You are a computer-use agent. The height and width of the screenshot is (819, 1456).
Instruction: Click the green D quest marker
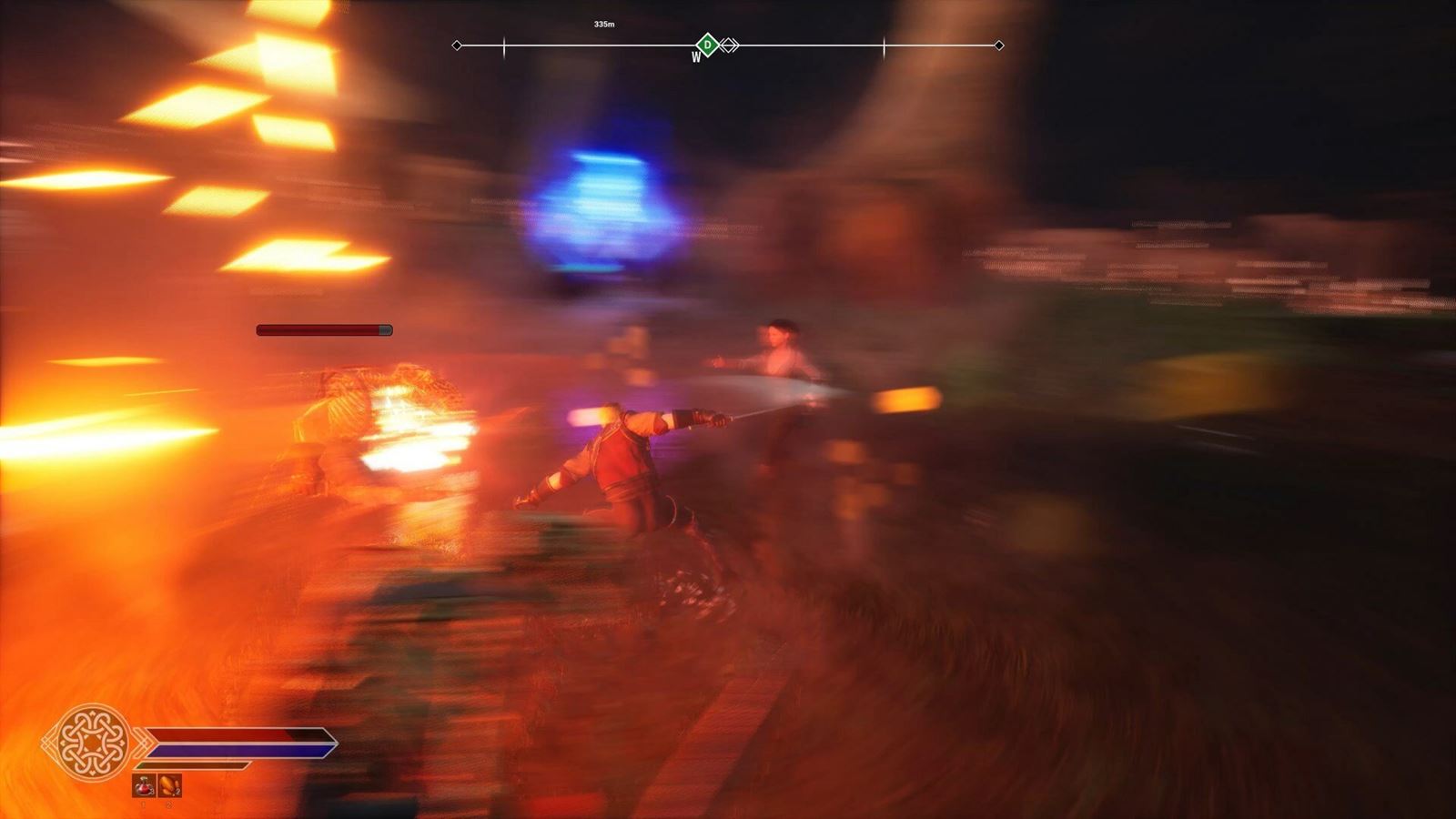(707, 44)
